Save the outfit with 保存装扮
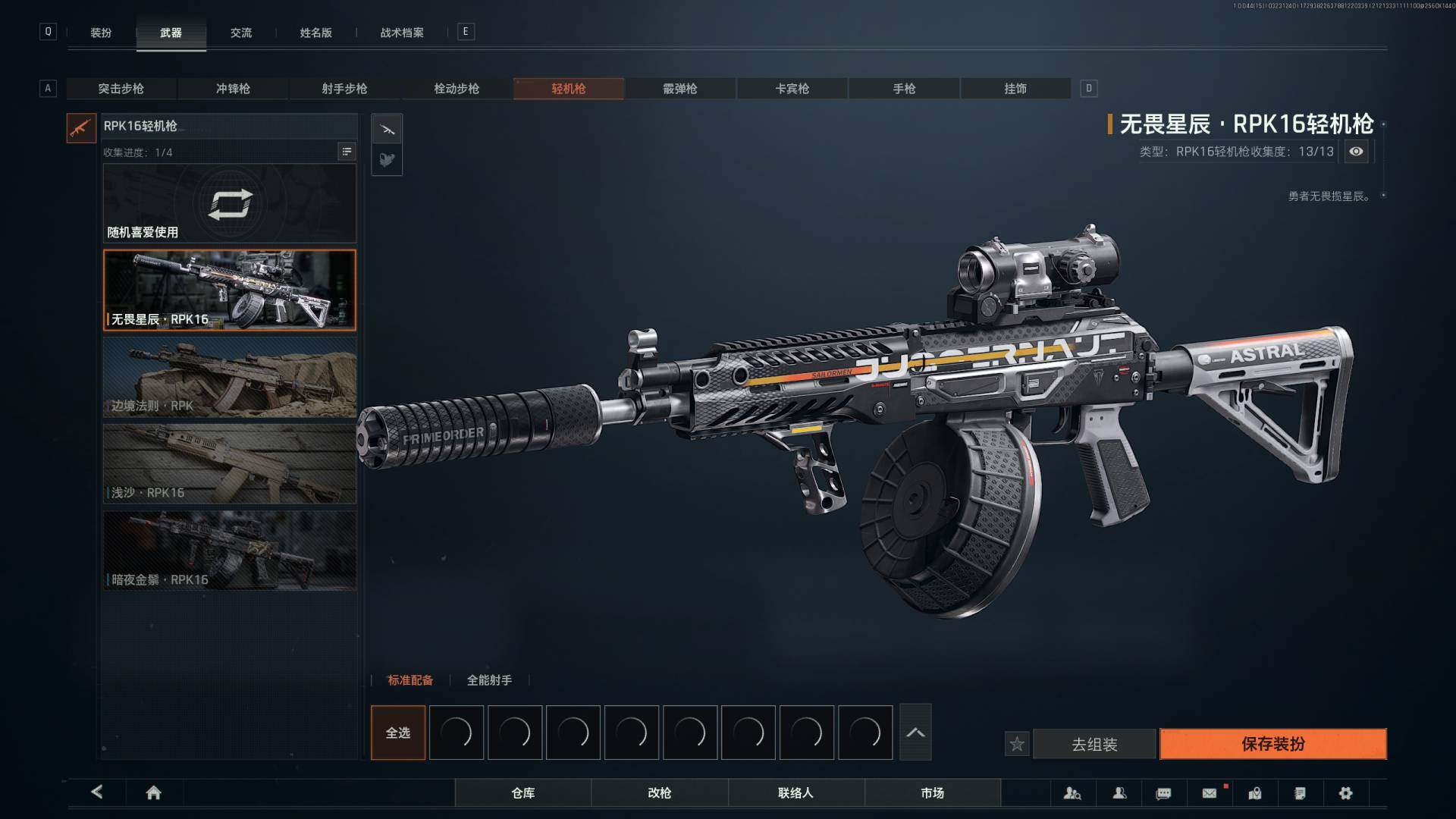The image size is (1456, 819). coord(1272,744)
